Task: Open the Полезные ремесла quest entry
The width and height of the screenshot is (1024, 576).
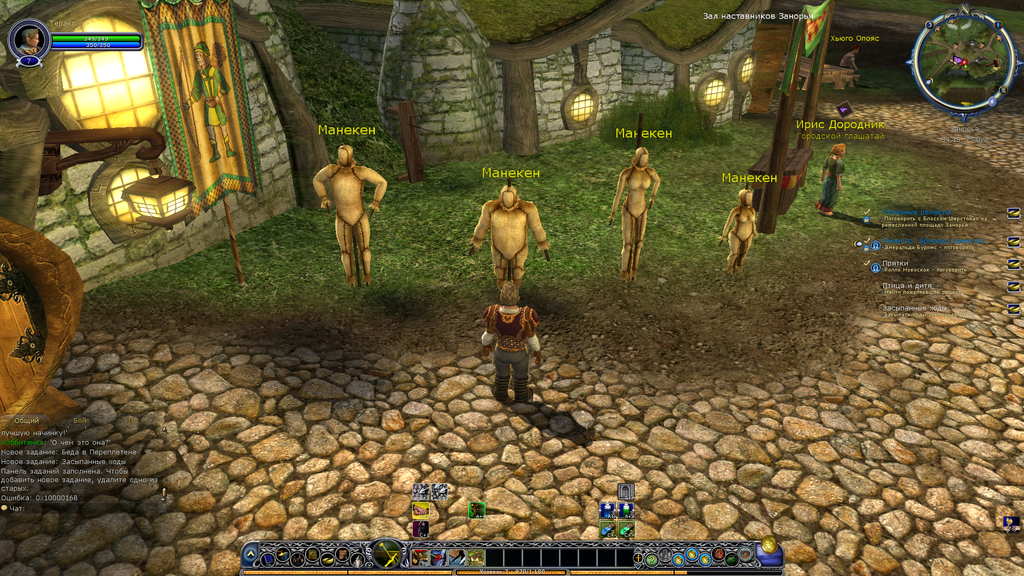Action: 917,212
